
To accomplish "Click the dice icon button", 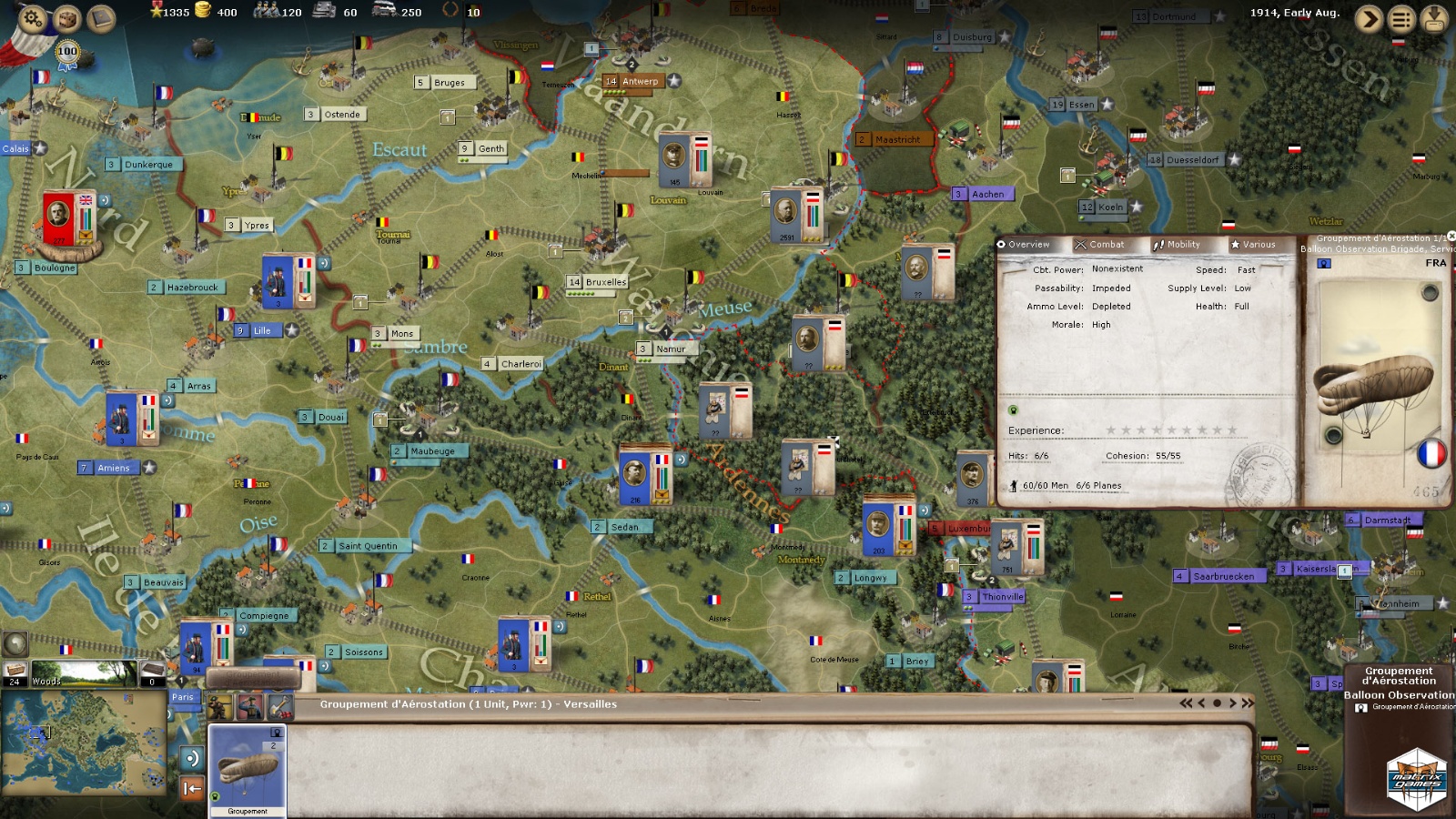I will click(x=67, y=18).
